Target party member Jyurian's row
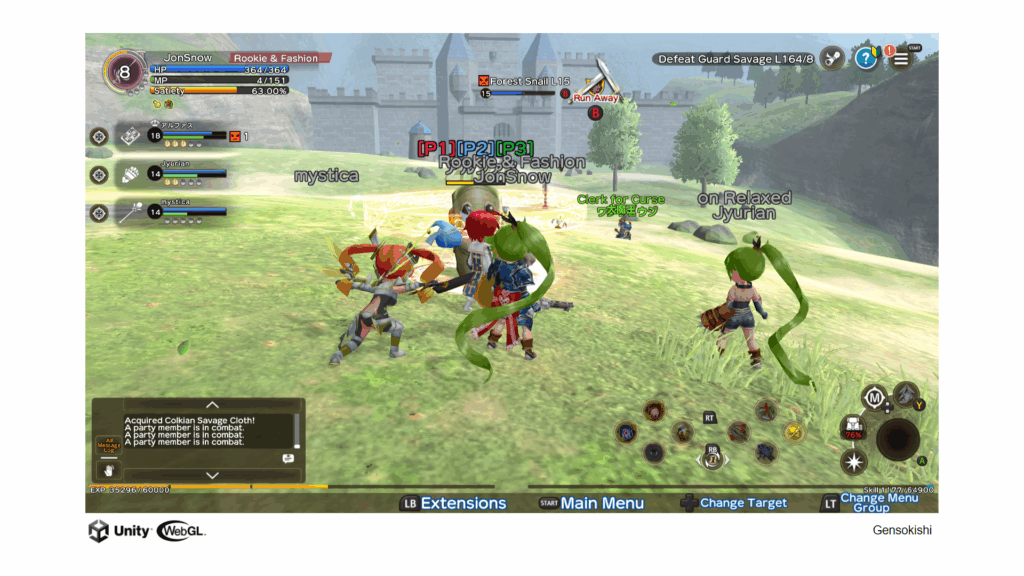This screenshot has width=1024, height=576. point(170,174)
